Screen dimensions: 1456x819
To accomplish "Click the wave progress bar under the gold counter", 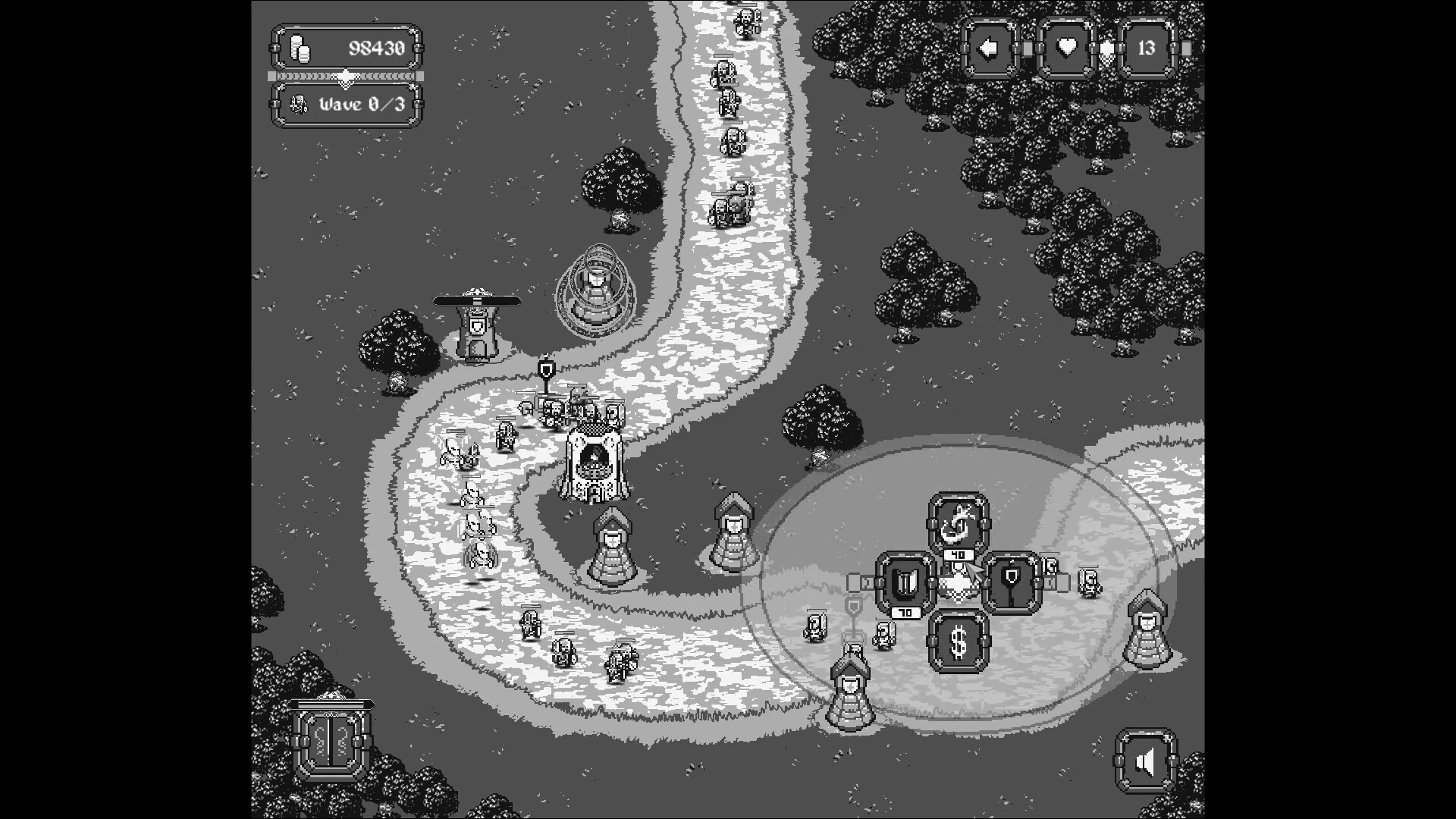I will click(345, 76).
